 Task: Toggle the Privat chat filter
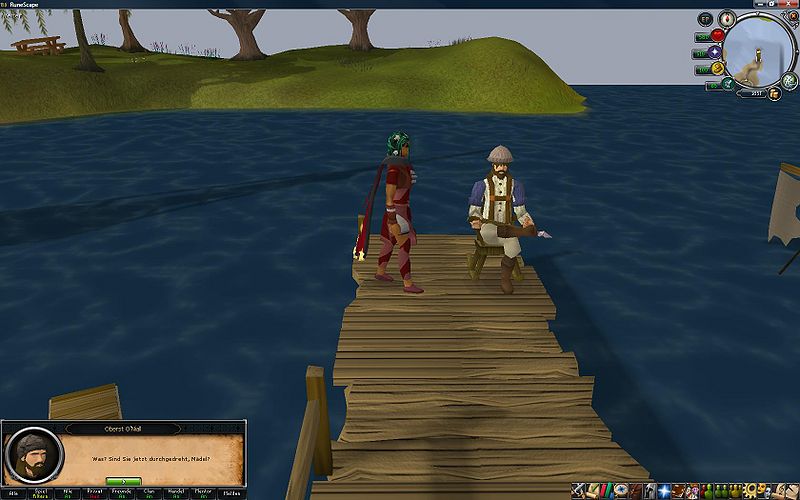coord(95,493)
